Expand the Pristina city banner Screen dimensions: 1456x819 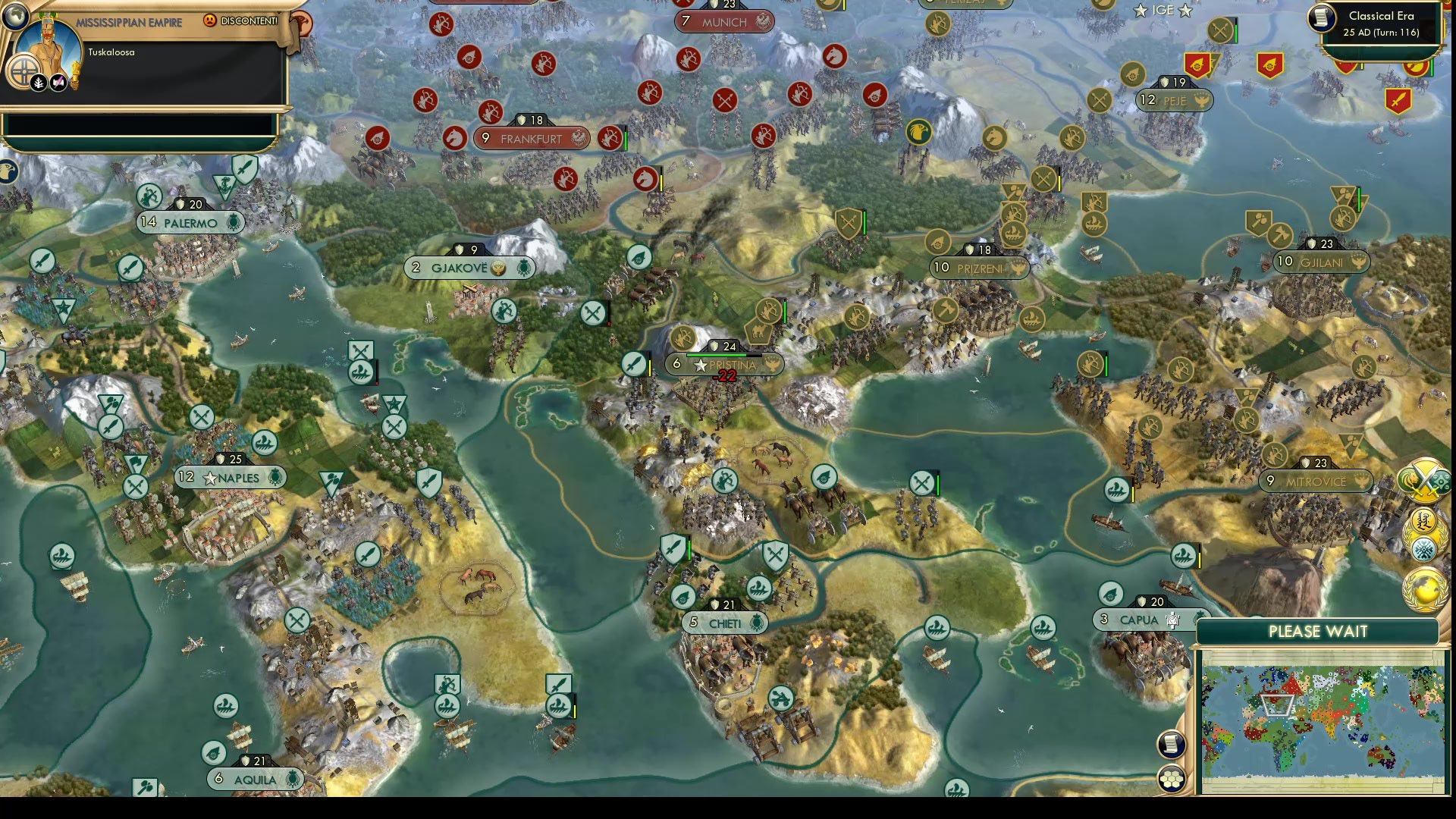coord(724,364)
